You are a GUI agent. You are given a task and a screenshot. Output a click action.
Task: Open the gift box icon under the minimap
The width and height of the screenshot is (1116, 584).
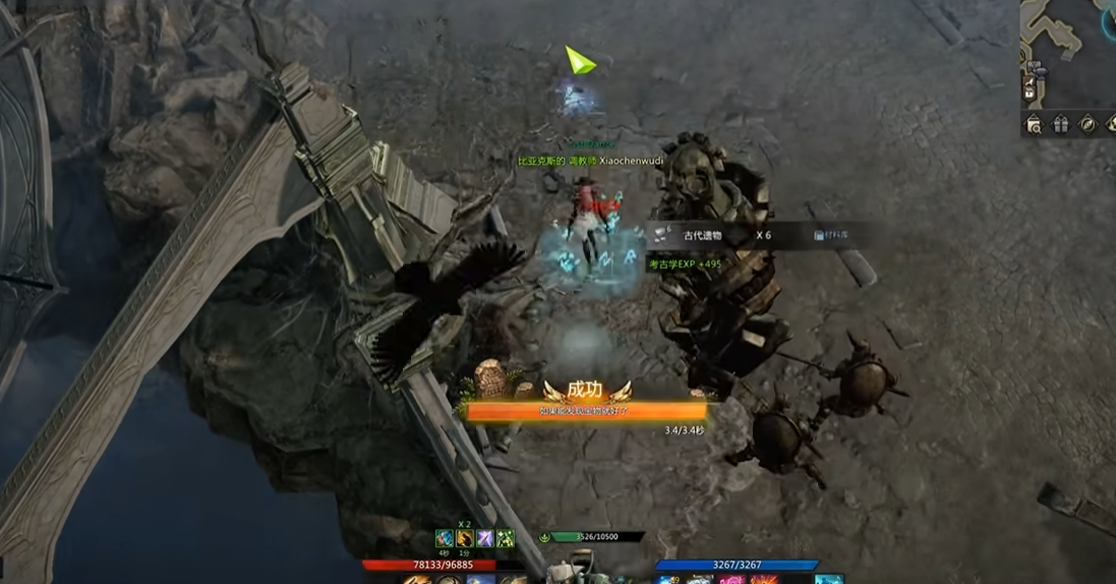click(x=1060, y=124)
